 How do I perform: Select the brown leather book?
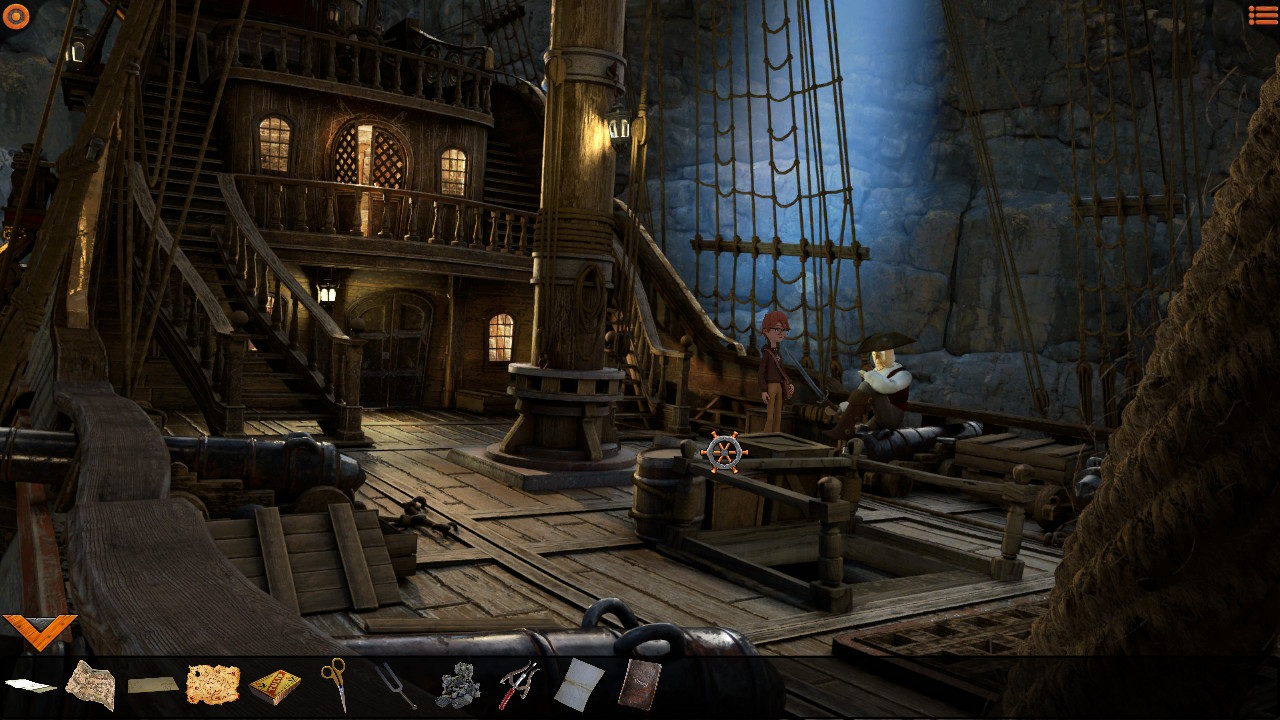click(639, 685)
